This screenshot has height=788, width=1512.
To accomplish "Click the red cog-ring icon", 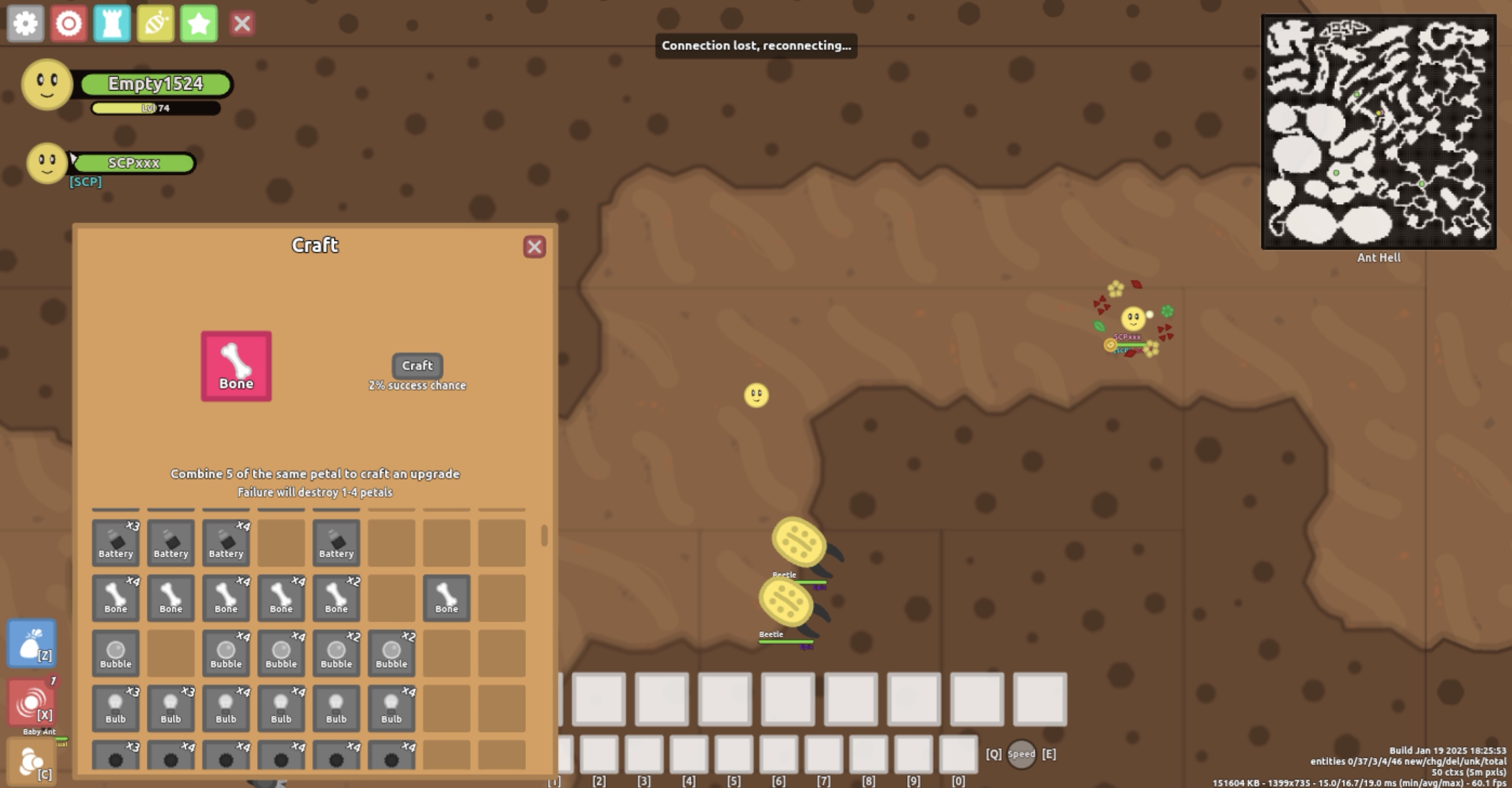I will tap(69, 23).
